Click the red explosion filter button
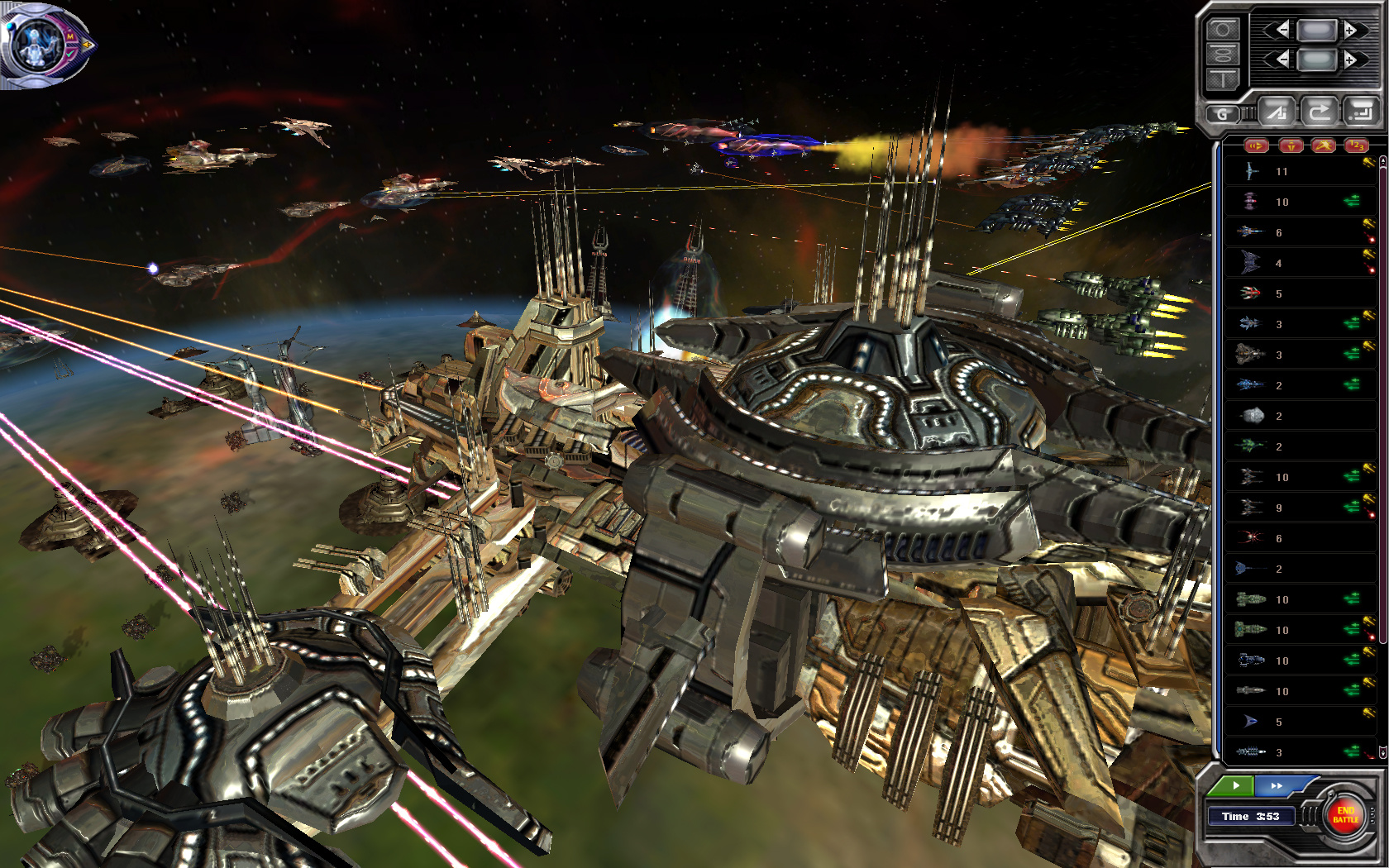The image size is (1389, 868). (x=1323, y=146)
